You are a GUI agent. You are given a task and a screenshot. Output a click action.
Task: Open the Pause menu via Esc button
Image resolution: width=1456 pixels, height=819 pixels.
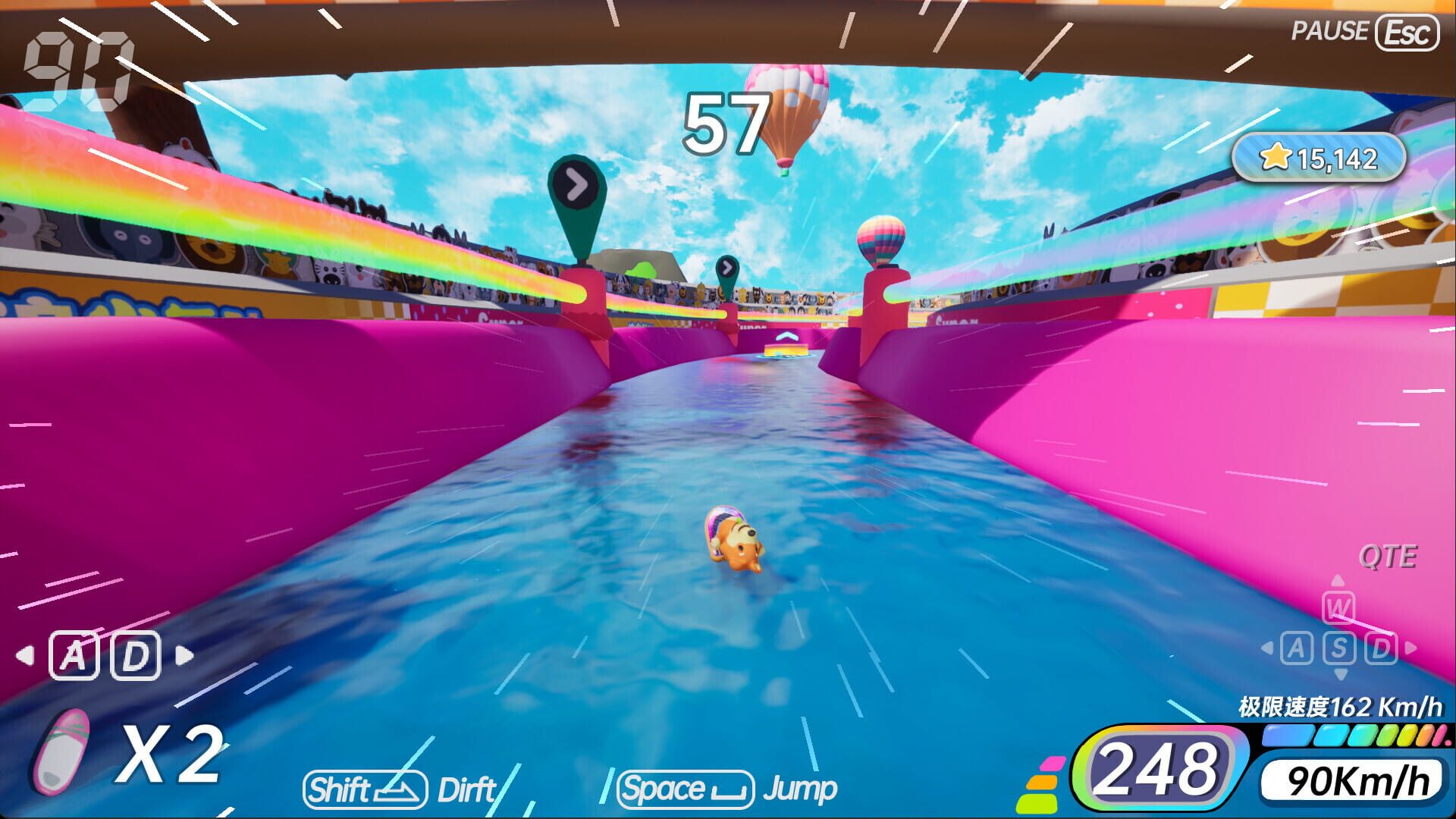click(1406, 31)
